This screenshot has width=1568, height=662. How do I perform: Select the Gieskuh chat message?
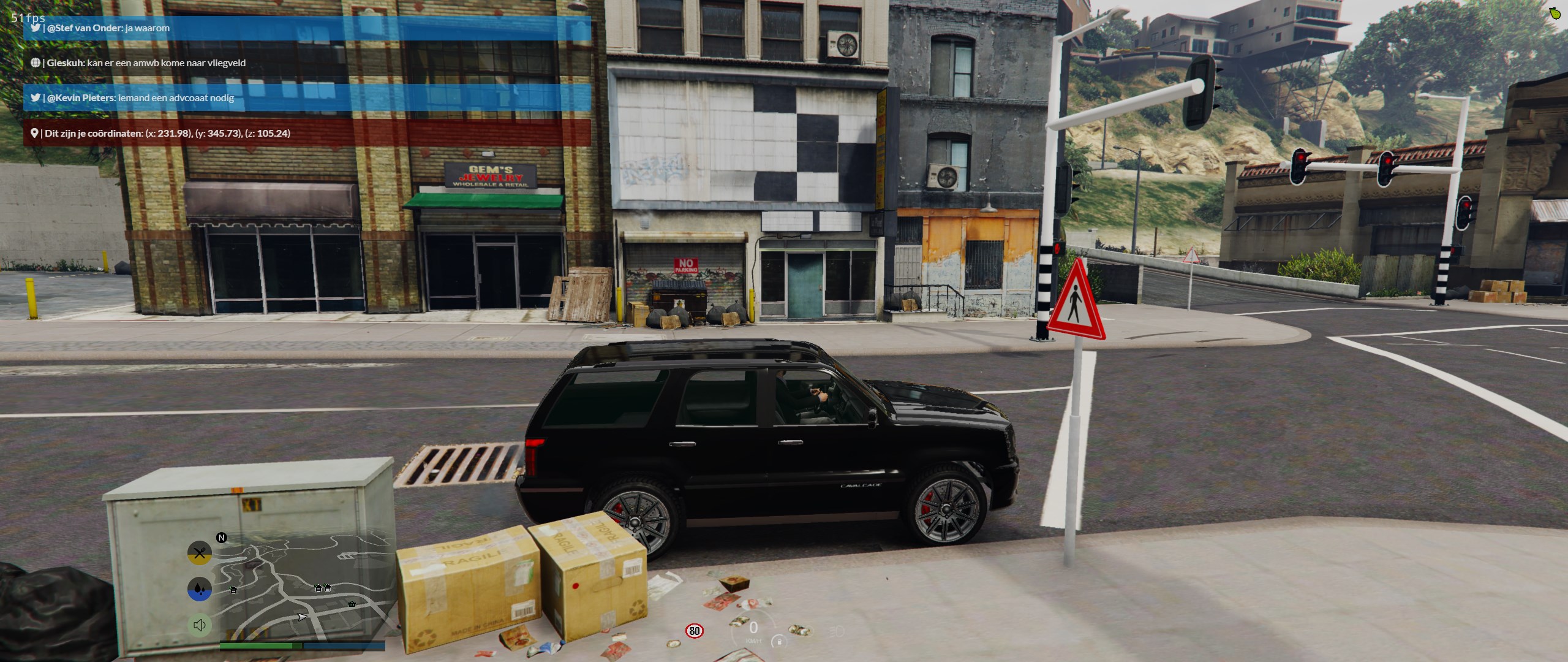tap(307, 63)
